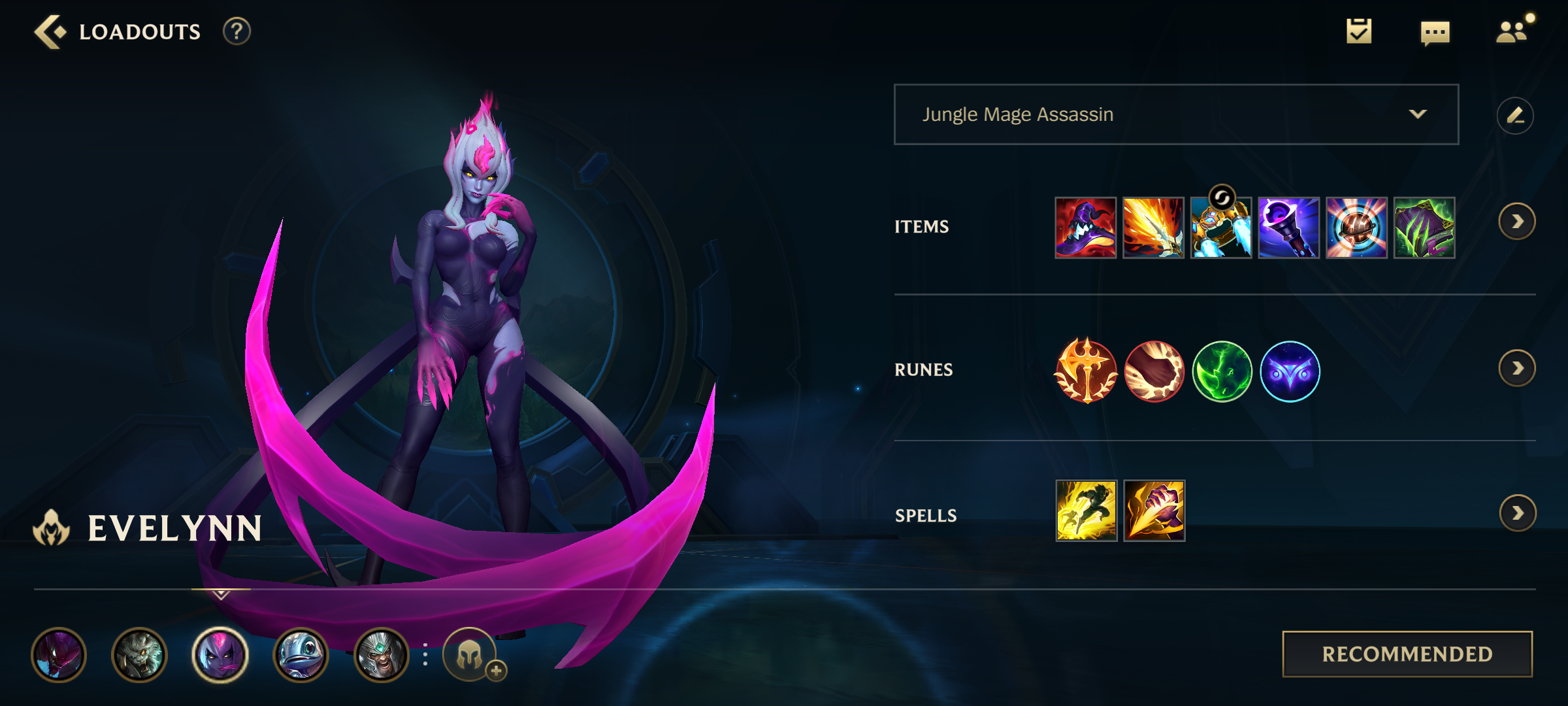The width and height of the screenshot is (1568, 706).
Task: Select the Fizz champion portrait
Action: point(299,656)
